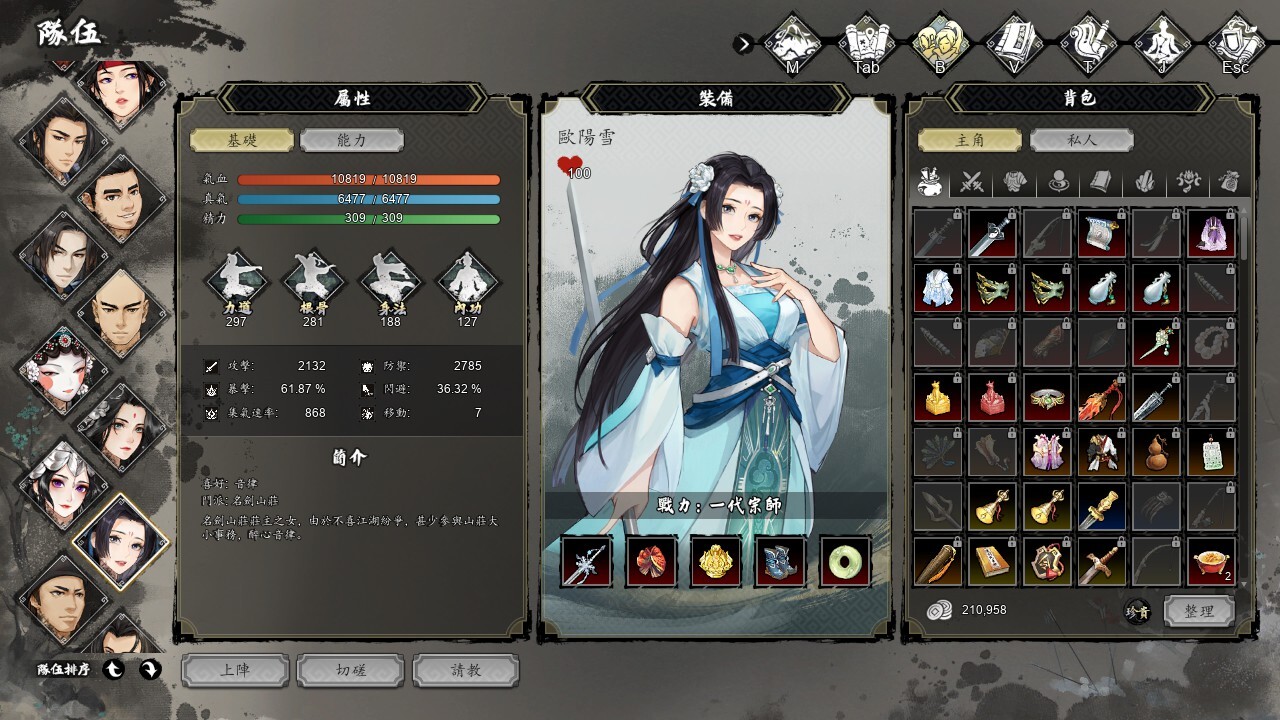This screenshot has width=1280, height=720.
Task: Select the equipped jade ring slot
Action: coord(845,561)
